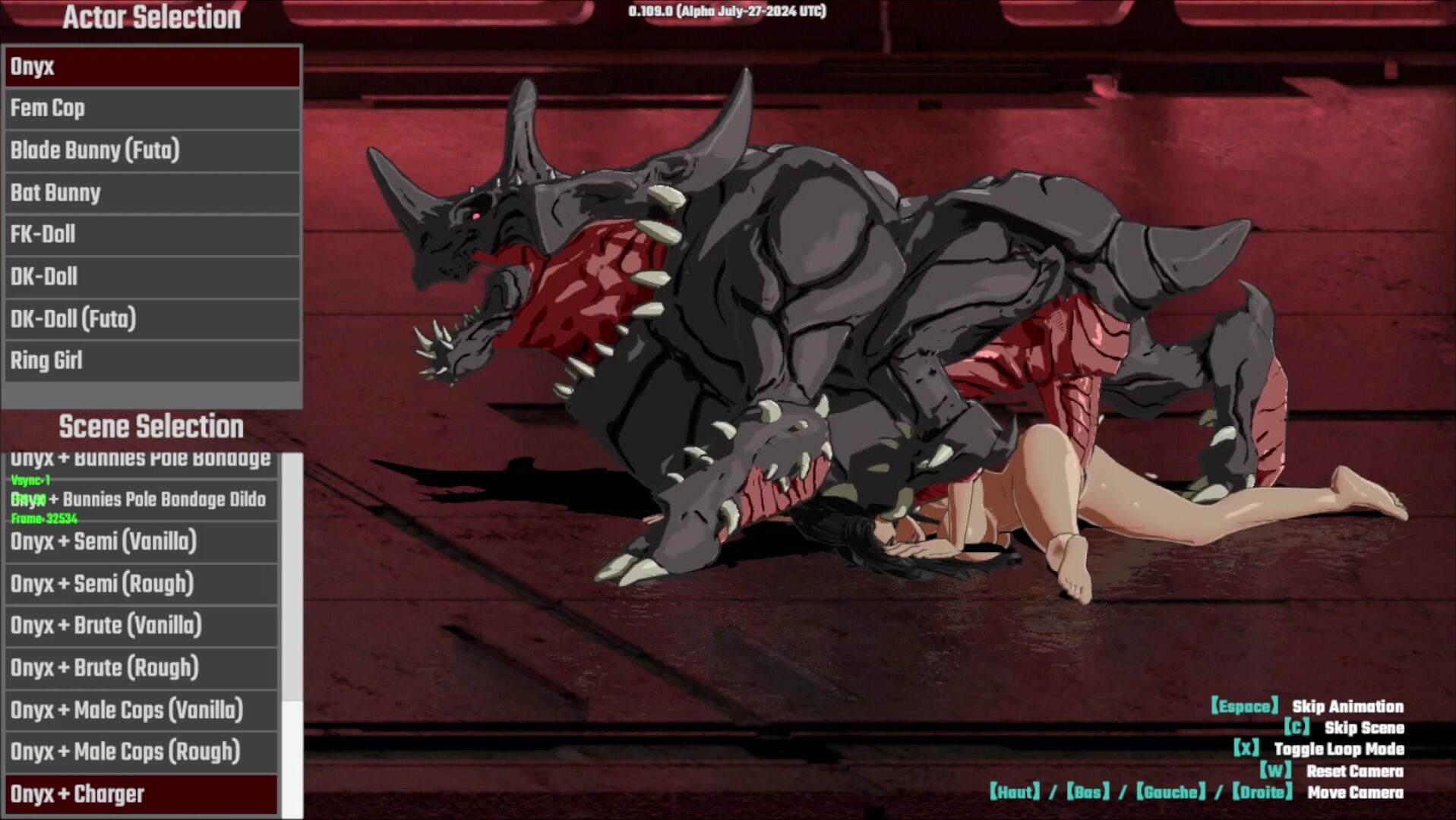Choose the Onyx + Brute (Vanilla) scene

[x=141, y=626]
